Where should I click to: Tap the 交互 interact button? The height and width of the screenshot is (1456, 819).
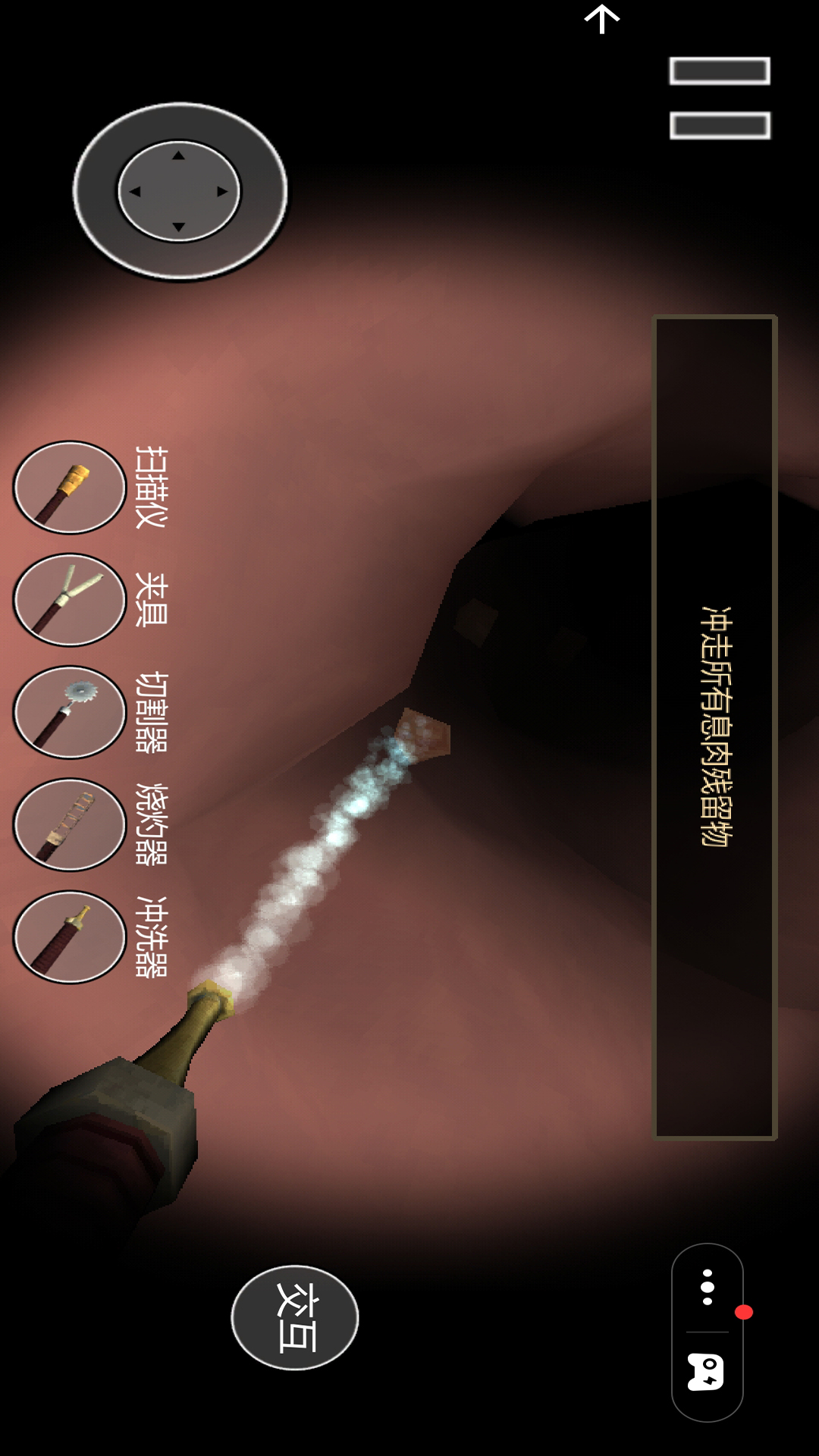pos(295,1317)
